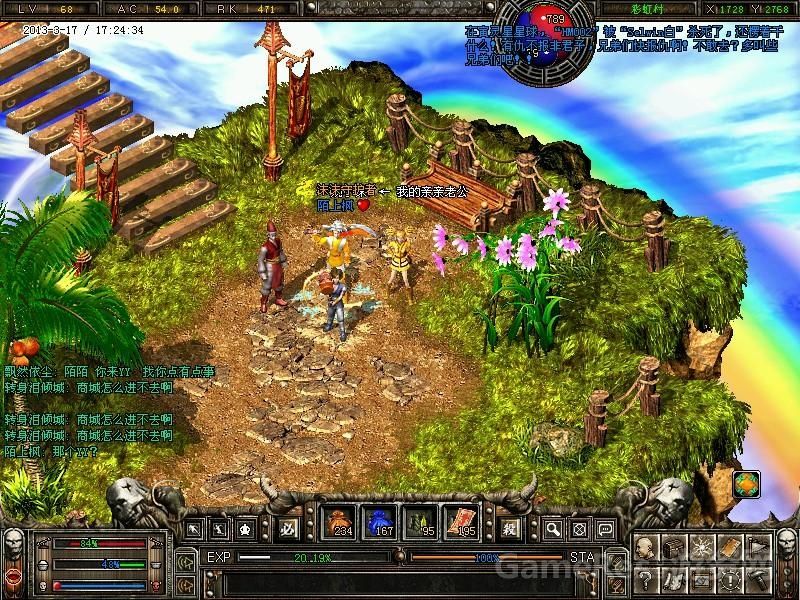800x600 pixels.
Task: Click the chat input box
Action: pyautogui.click(x=380, y=581)
